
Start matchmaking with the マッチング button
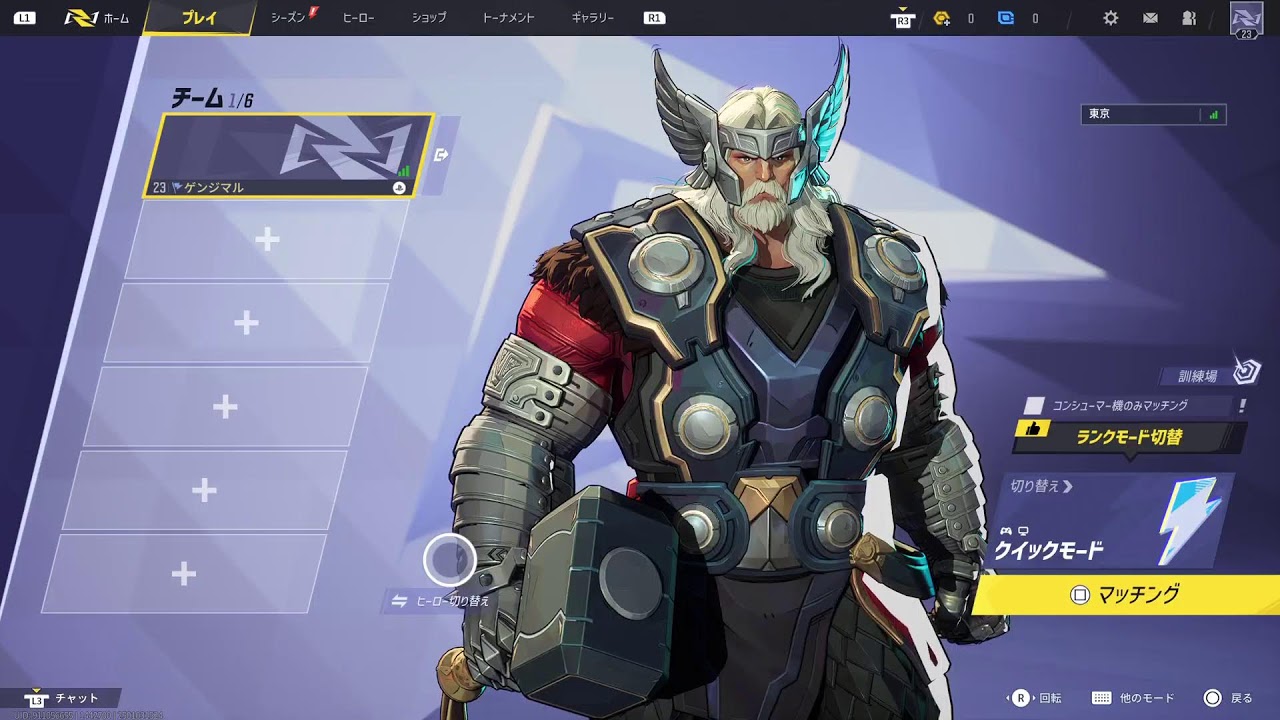(1126, 595)
